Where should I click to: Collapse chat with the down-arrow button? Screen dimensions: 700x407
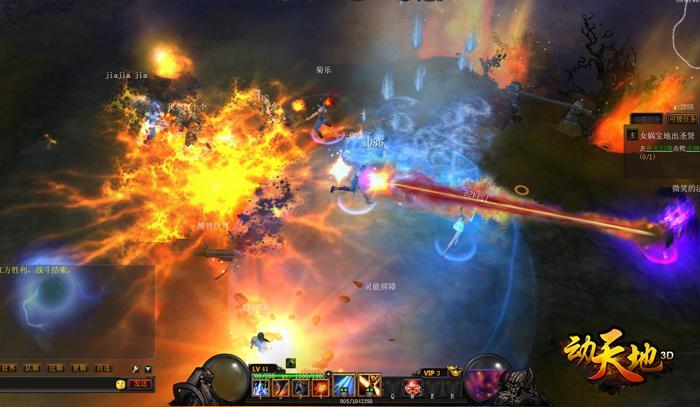[148, 368]
